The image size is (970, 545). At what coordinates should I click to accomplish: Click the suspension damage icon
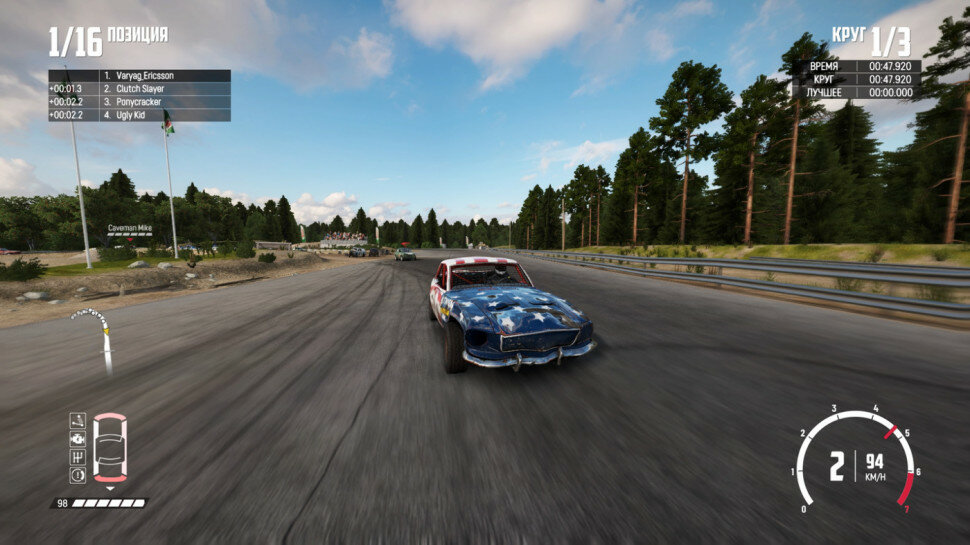tap(77, 421)
